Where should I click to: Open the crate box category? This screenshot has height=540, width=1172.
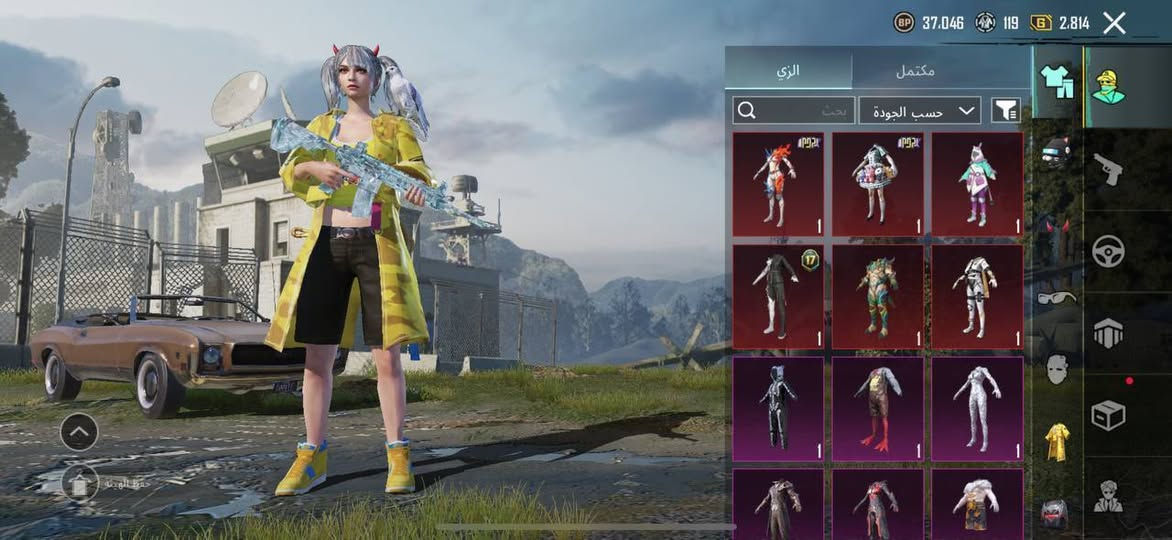coord(1108,415)
